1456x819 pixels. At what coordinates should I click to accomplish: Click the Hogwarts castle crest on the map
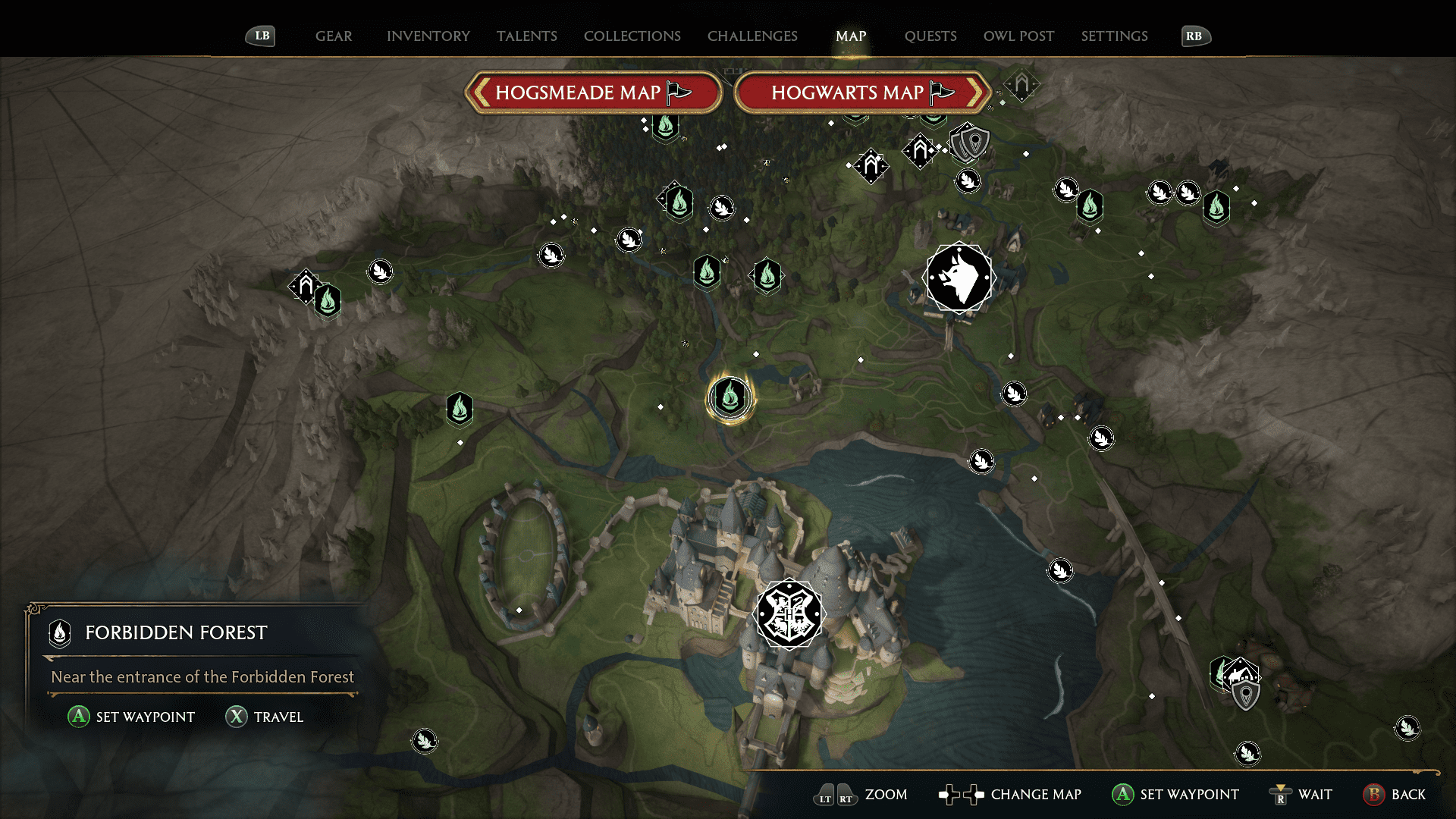pyautogui.click(x=789, y=614)
